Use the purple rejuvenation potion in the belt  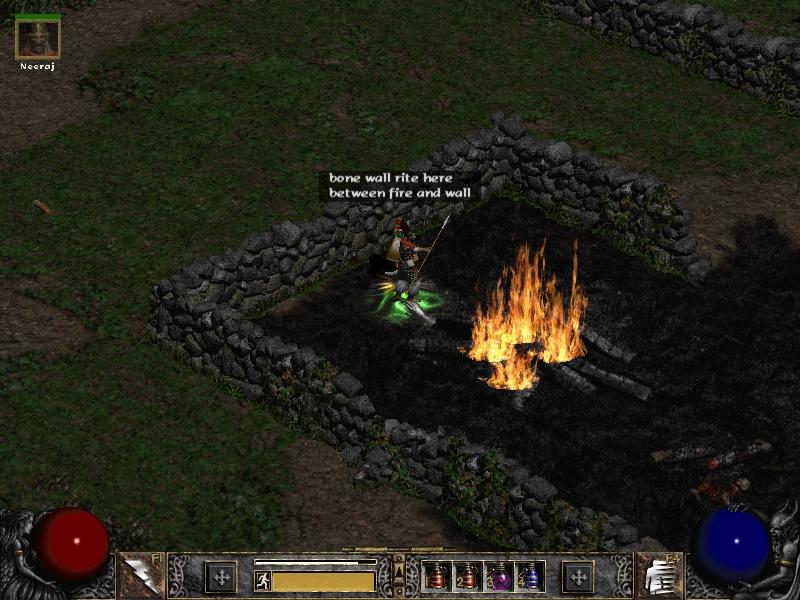click(498, 576)
